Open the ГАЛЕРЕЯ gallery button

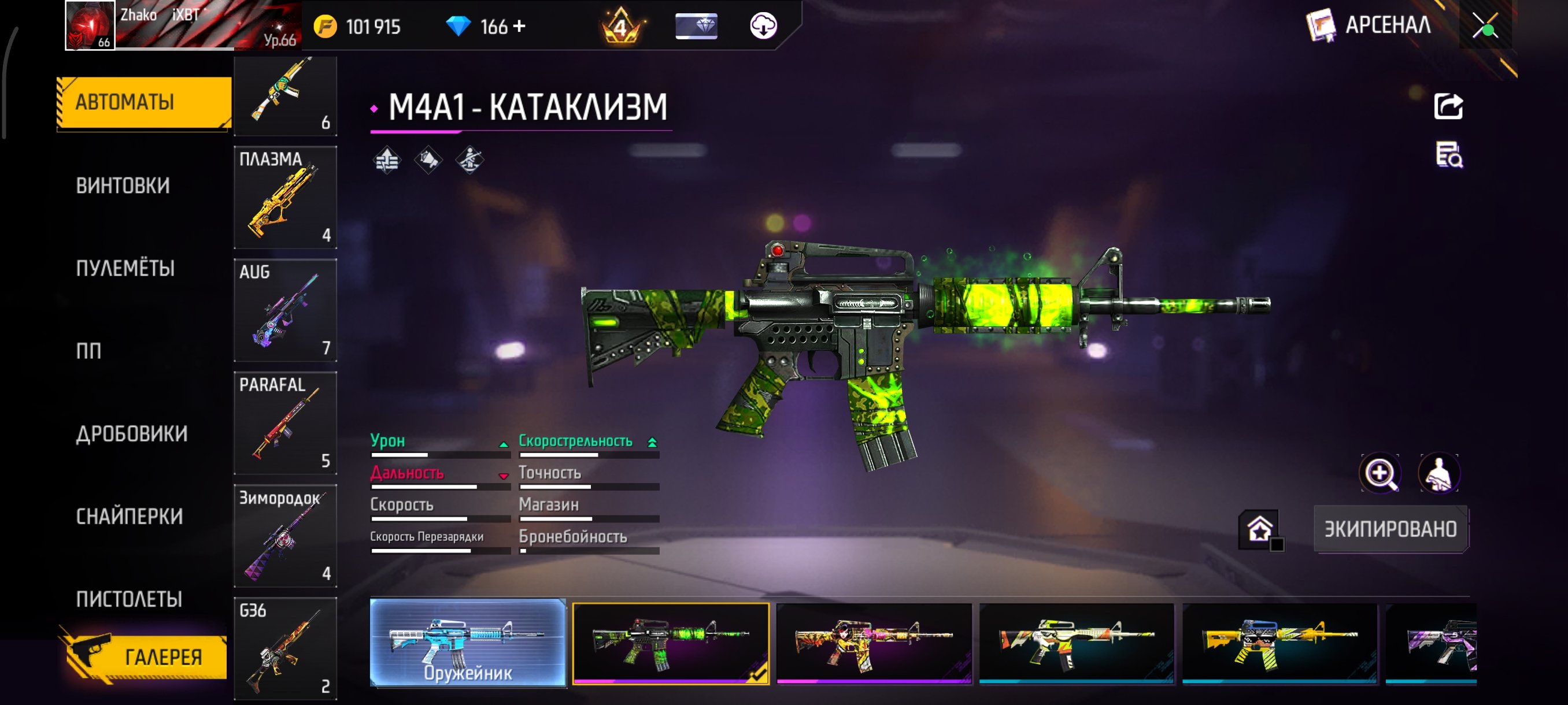point(146,657)
